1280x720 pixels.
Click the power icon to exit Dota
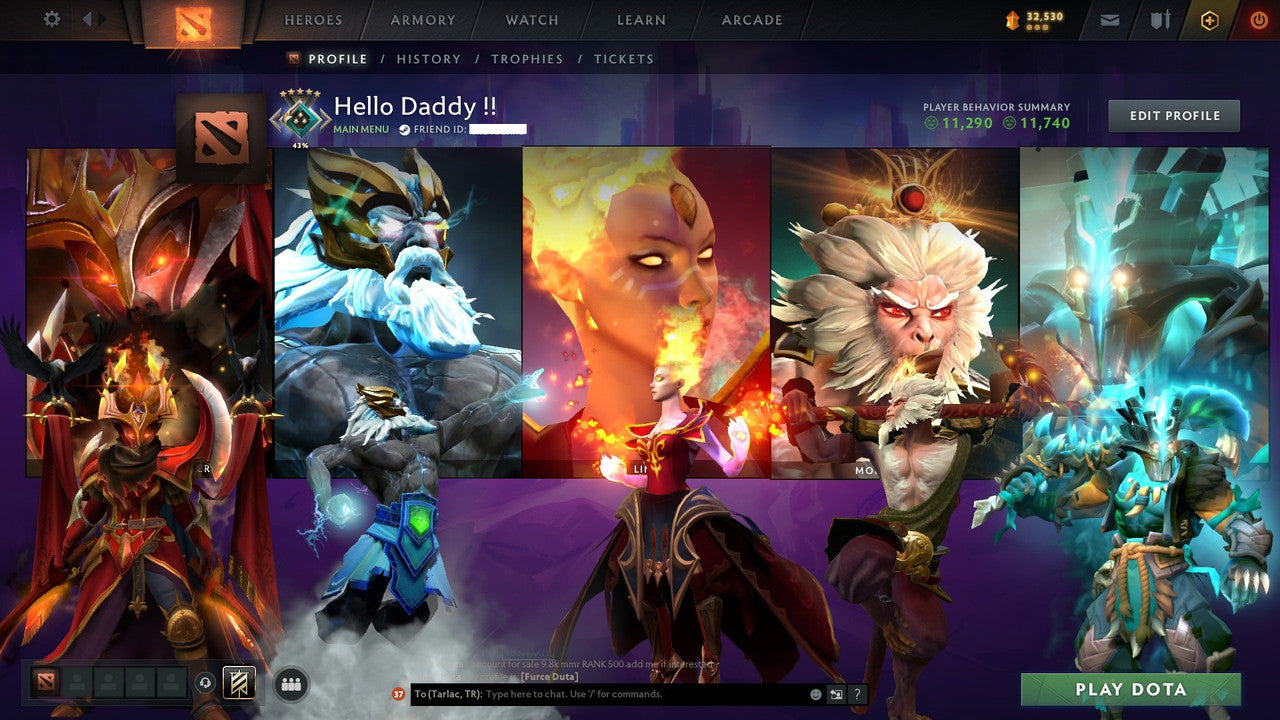[1259, 18]
